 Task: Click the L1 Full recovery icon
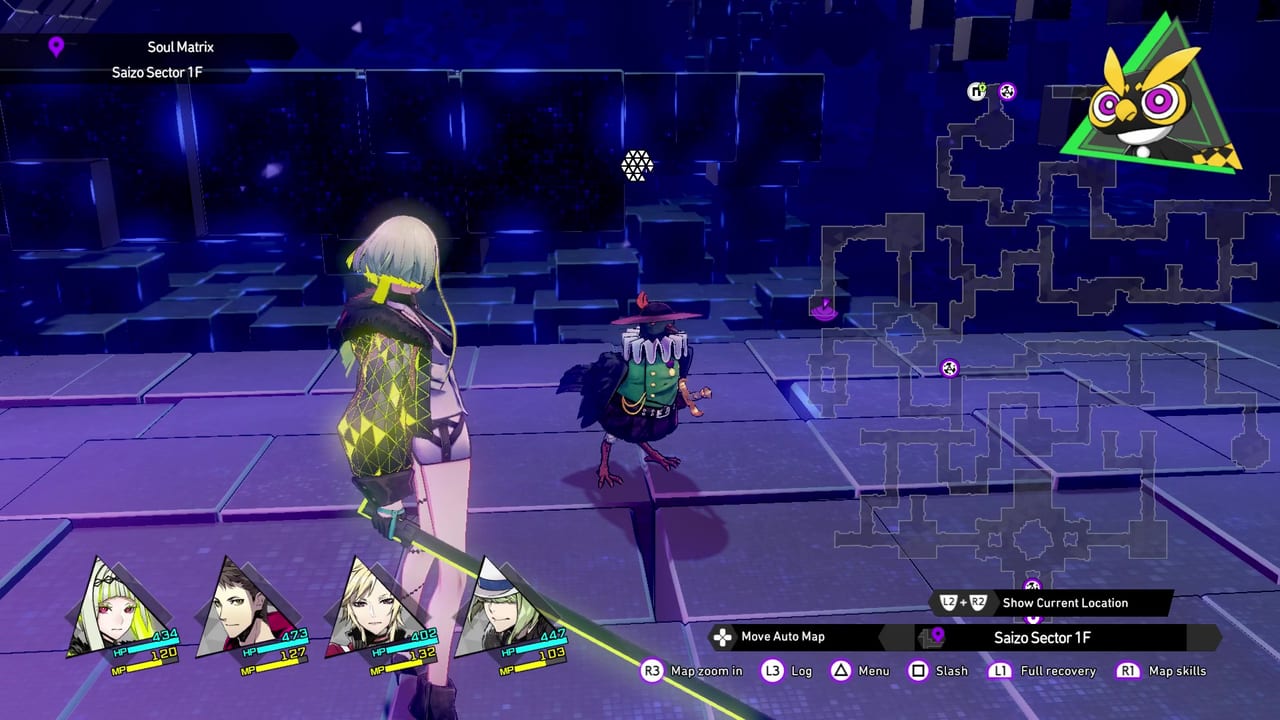(999, 671)
